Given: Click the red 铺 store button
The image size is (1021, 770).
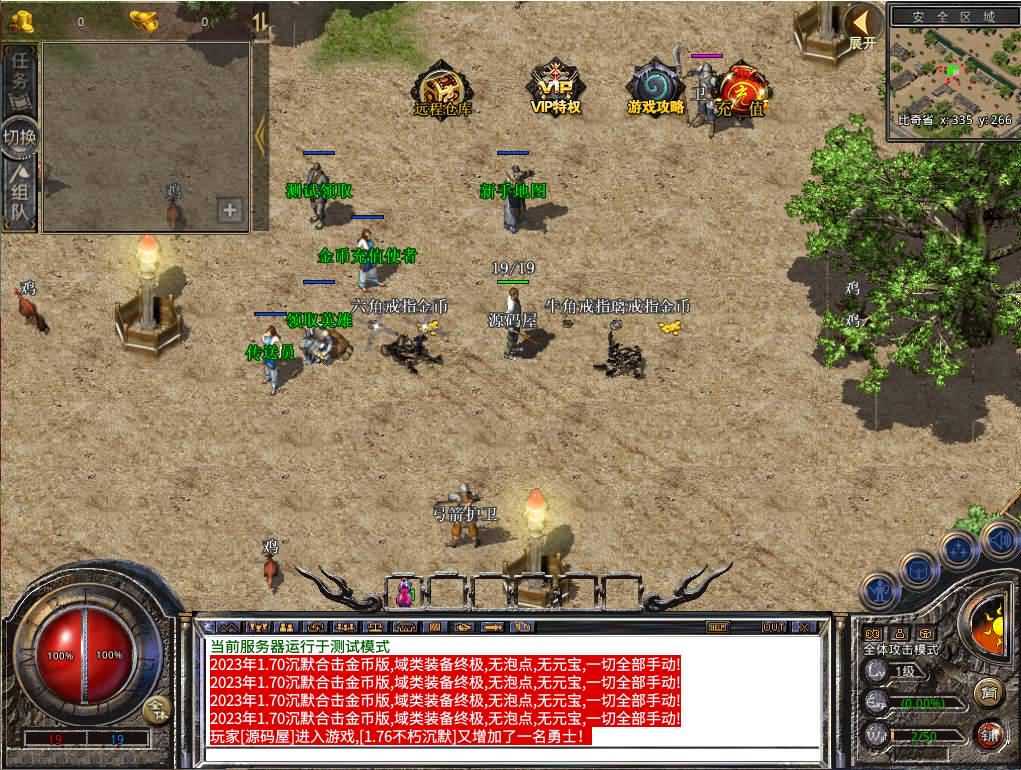Looking at the screenshot, I should [x=988, y=734].
